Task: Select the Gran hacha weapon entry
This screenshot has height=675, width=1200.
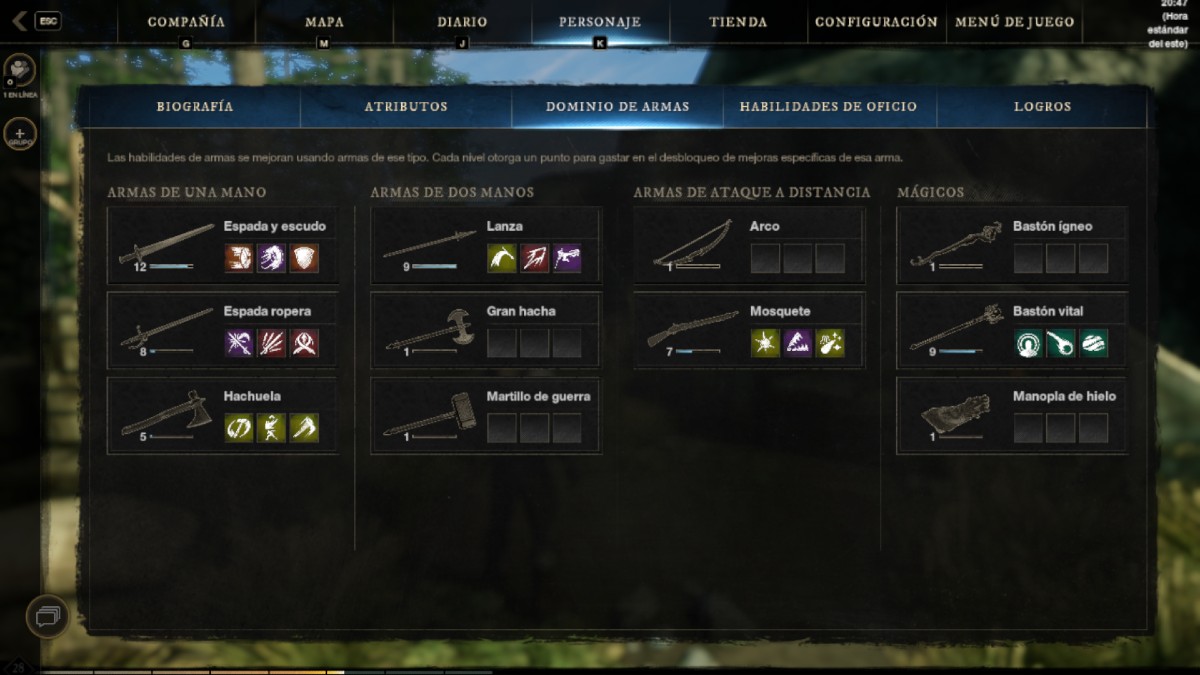Action: point(485,331)
